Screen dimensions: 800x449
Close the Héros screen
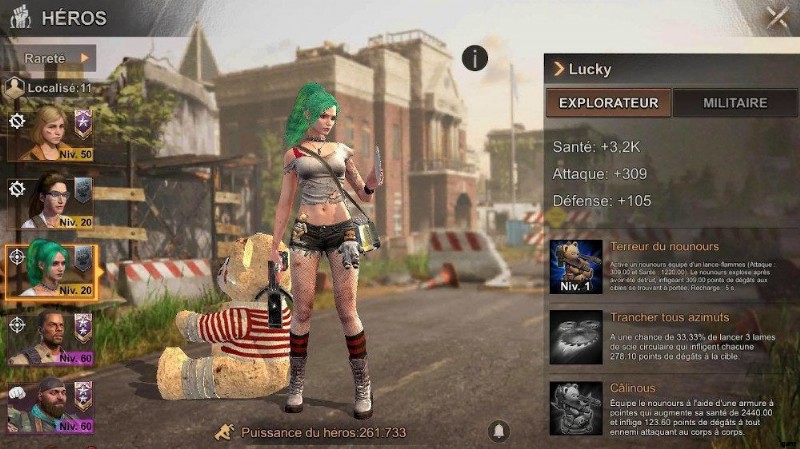click(776, 16)
